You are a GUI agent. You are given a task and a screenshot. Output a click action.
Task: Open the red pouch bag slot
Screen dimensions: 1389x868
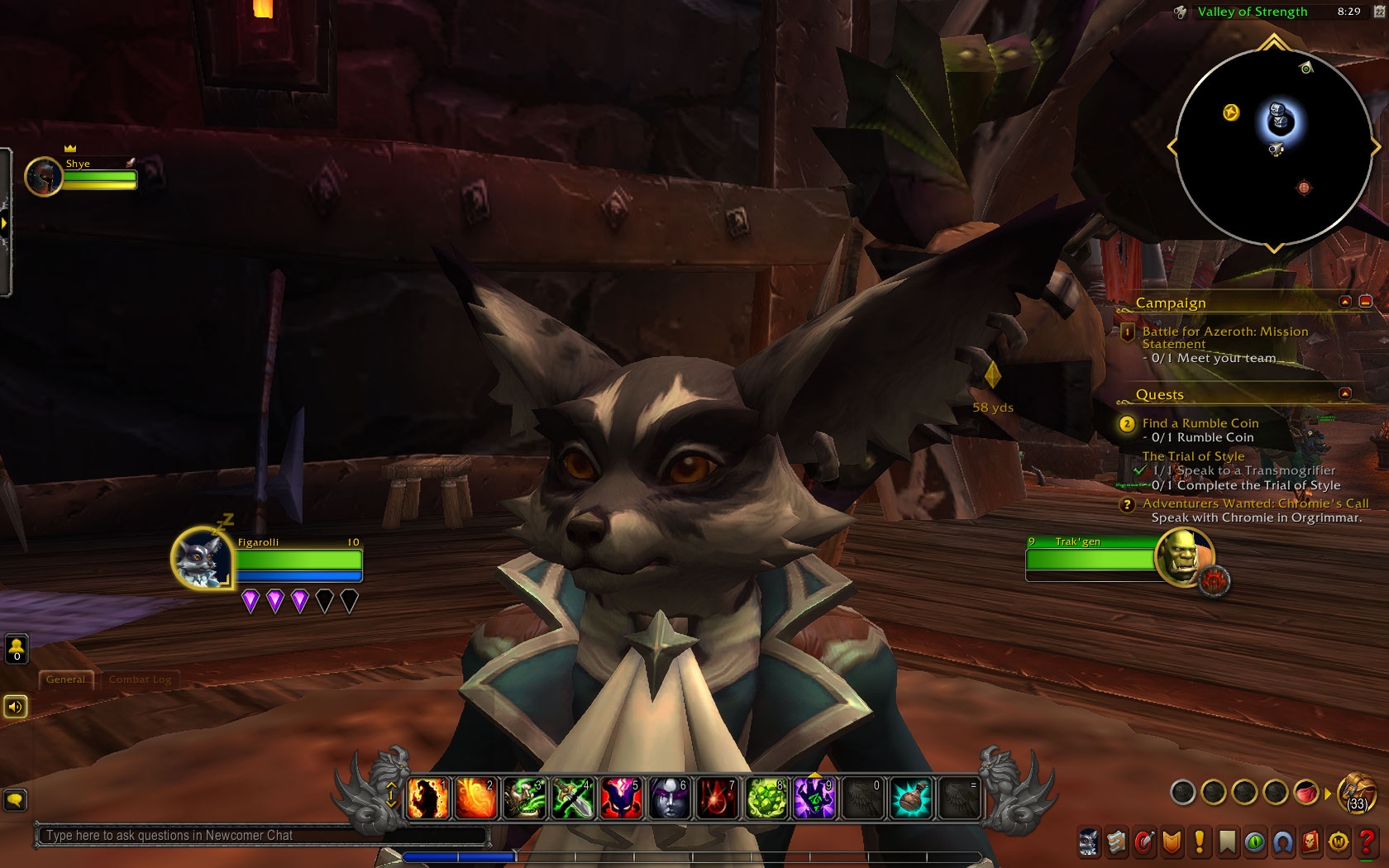click(x=1305, y=793)
